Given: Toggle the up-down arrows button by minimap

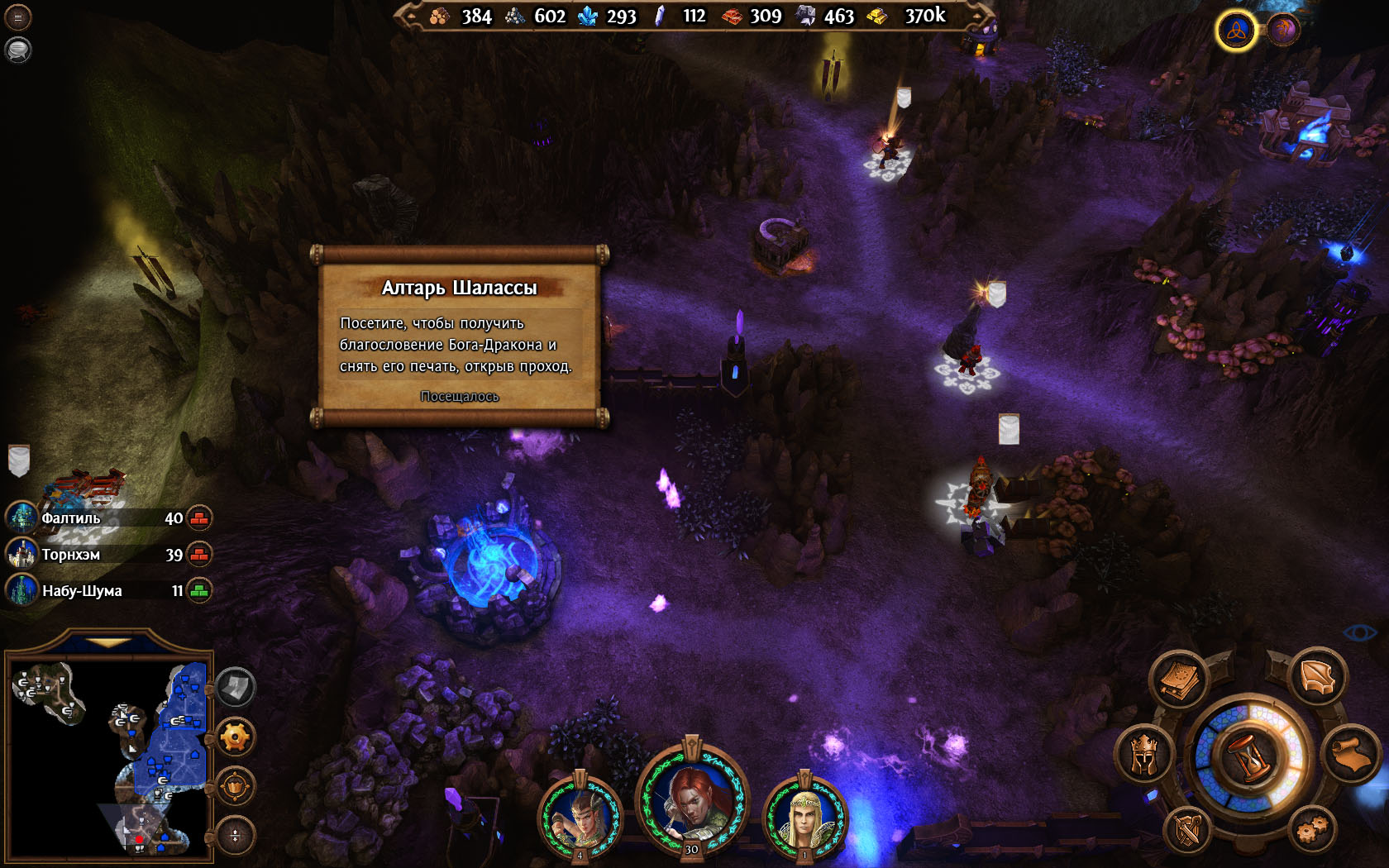Looking at the screenshot, I should (x=236, y=835).
